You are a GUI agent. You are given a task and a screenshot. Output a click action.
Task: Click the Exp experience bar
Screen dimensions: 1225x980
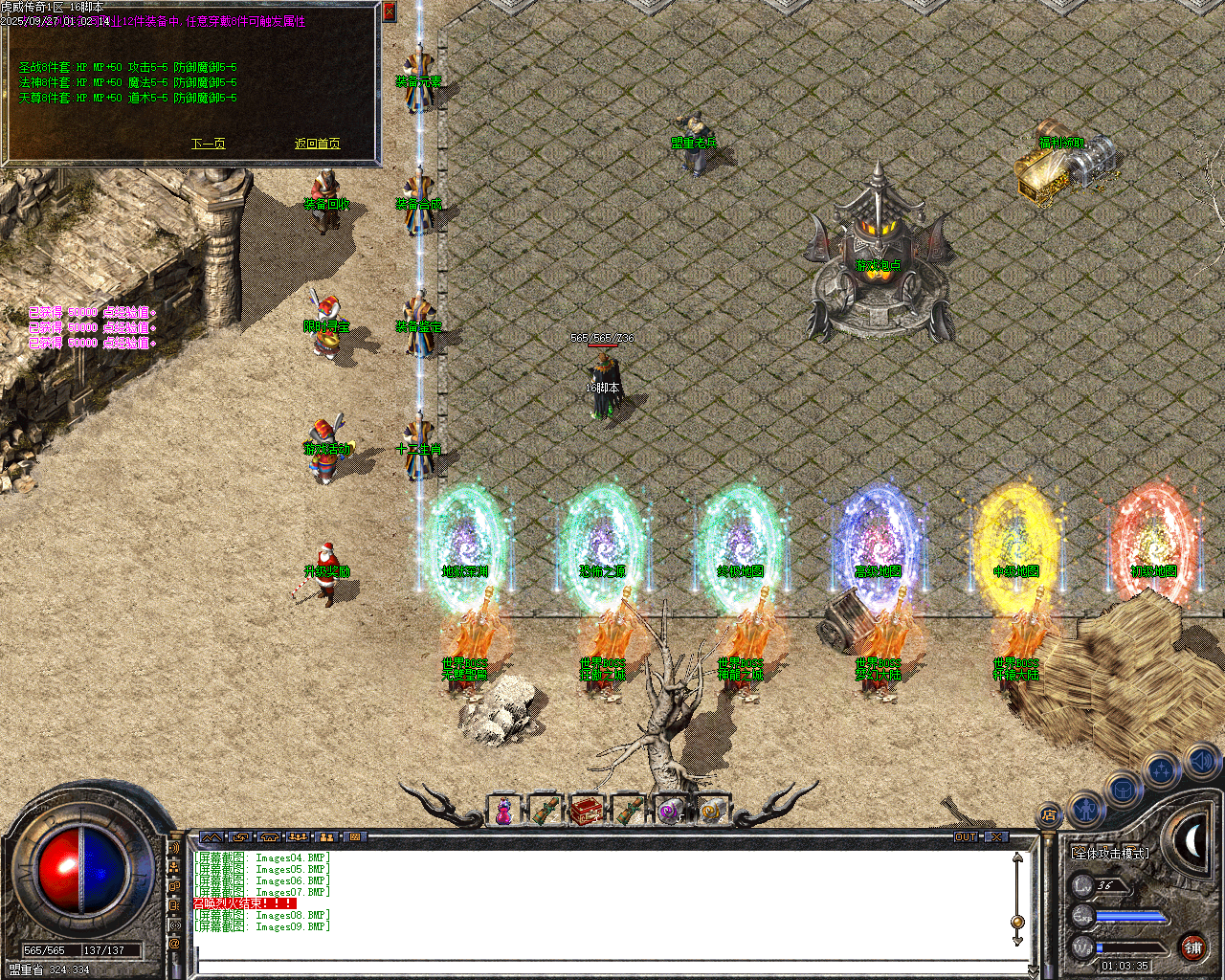pyautogui.click(x=1129, y=917)
